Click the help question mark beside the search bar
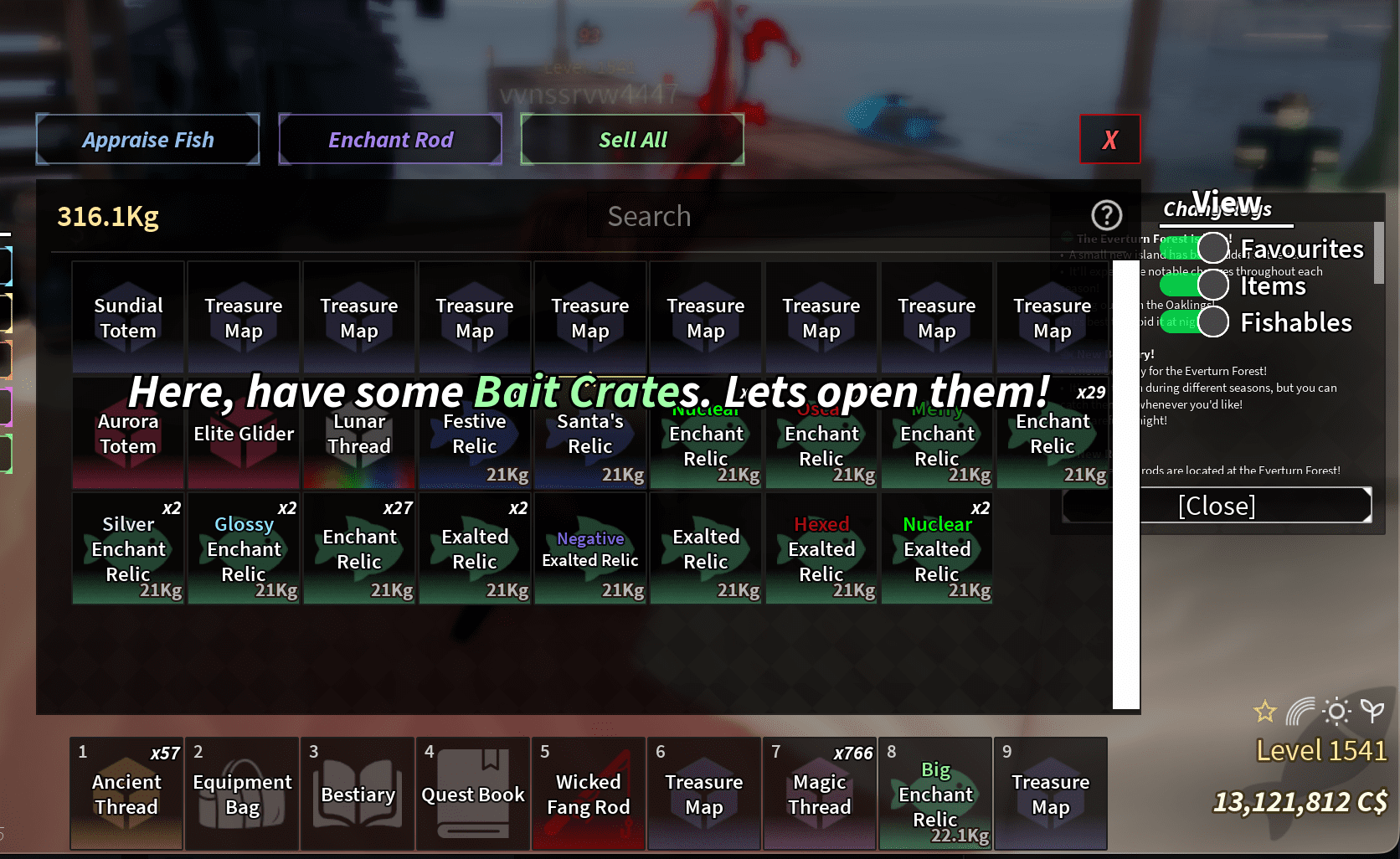This screenshot has width=1400, height=859. point(1107,215)
